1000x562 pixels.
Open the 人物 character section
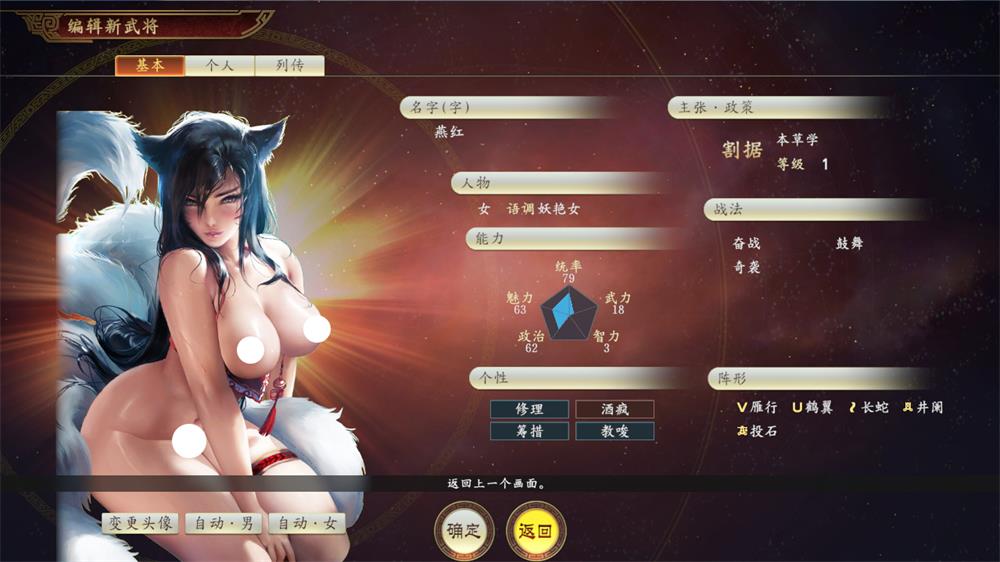(x=555, y=183)
